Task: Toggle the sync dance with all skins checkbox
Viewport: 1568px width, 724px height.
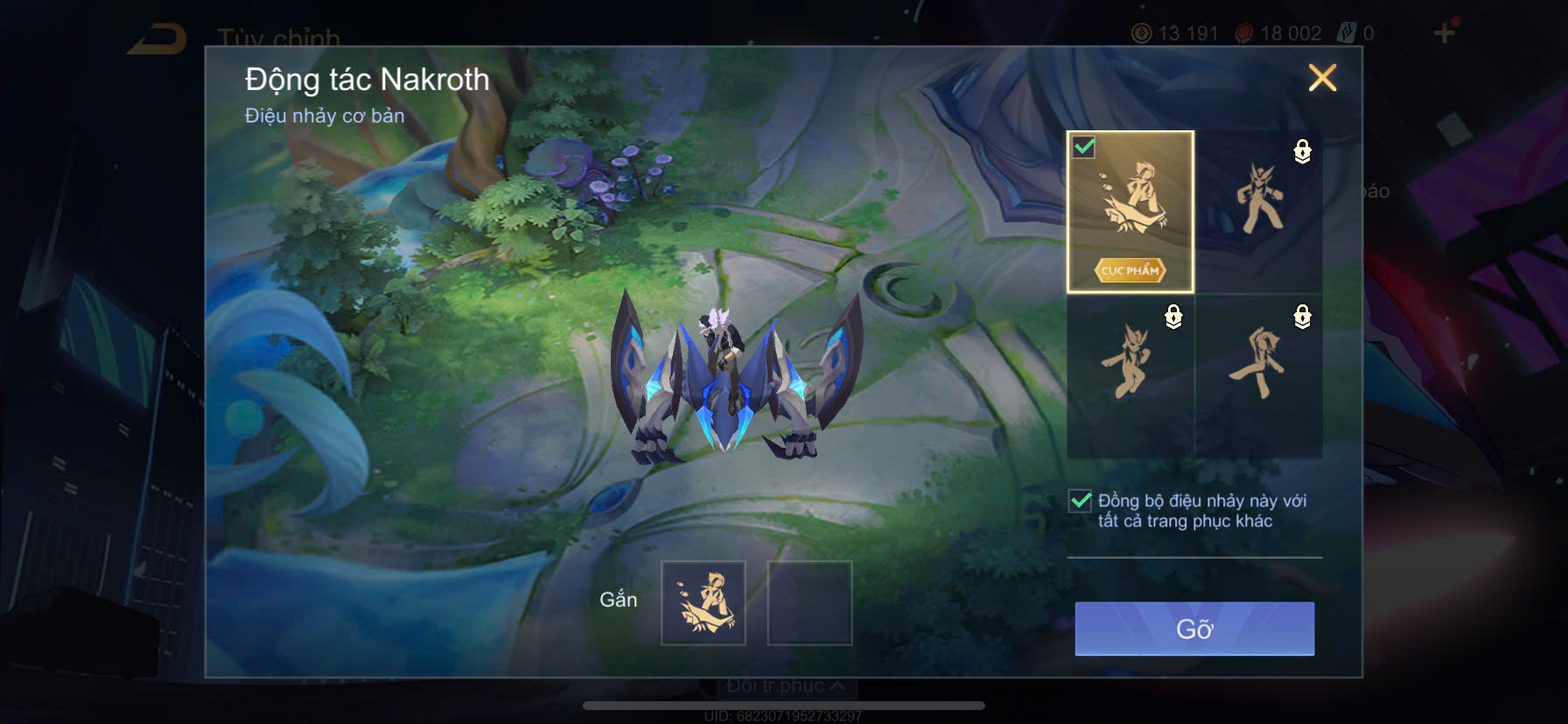Action: point(1081,501)
